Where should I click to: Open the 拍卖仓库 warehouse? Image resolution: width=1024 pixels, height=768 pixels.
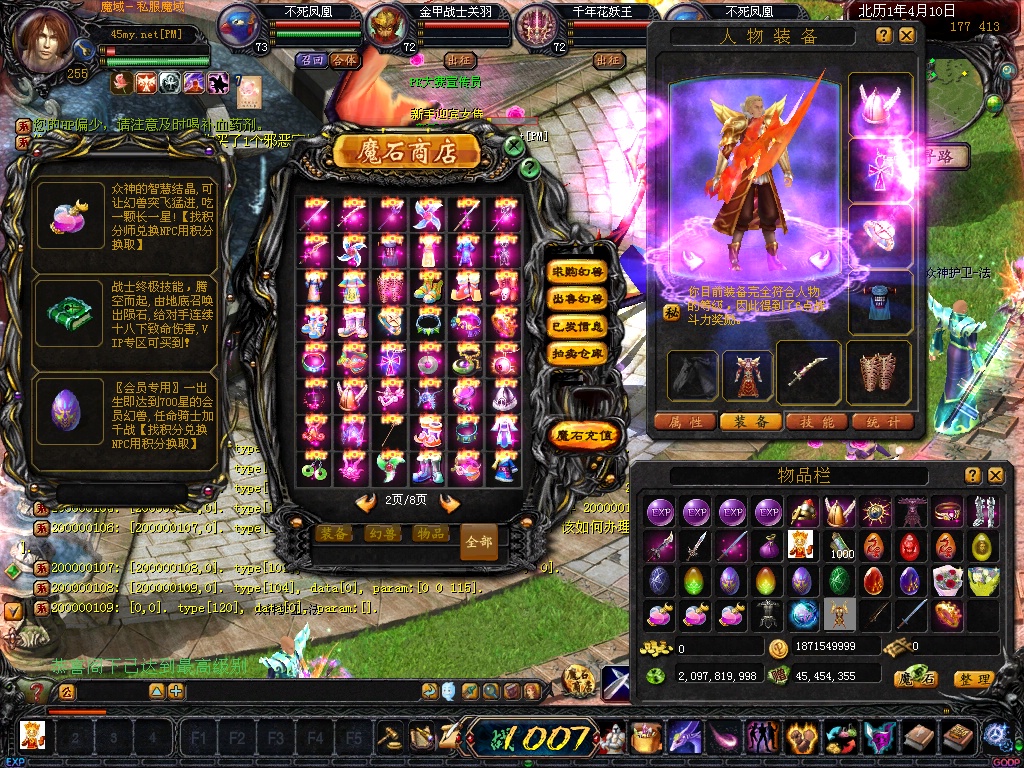(578, 352)
